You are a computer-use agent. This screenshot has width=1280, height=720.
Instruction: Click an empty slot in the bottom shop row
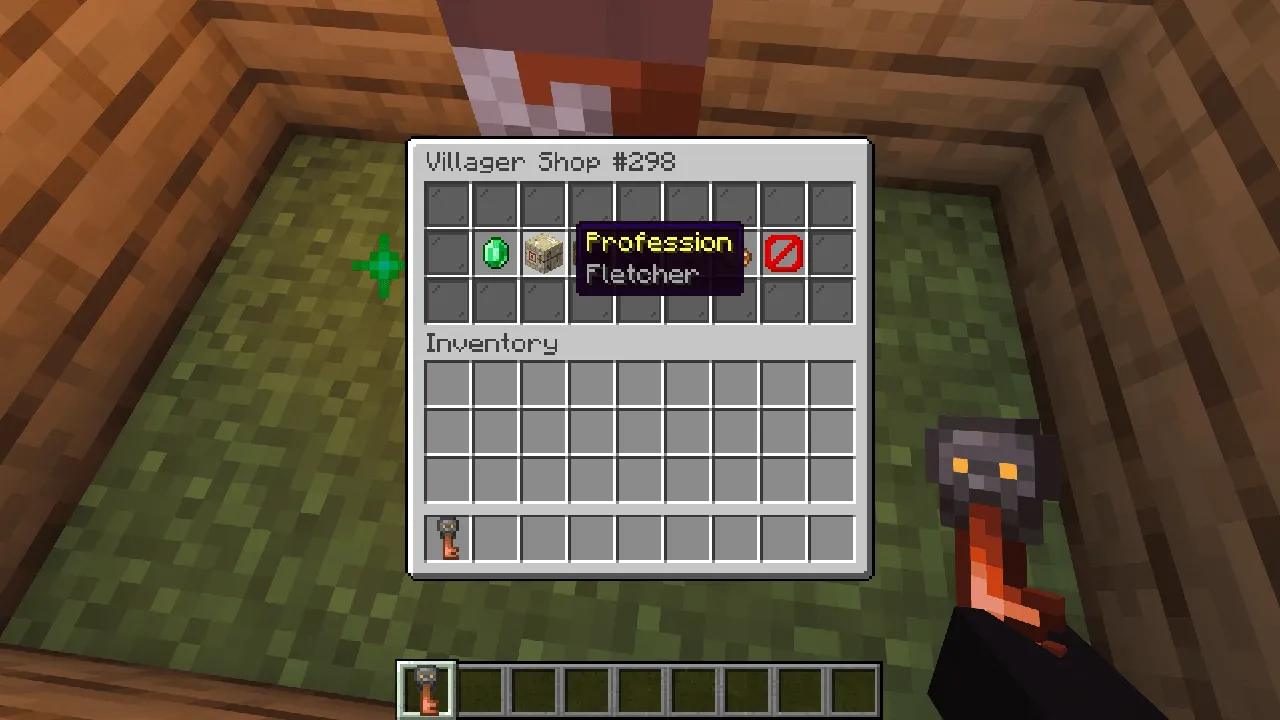446,301
